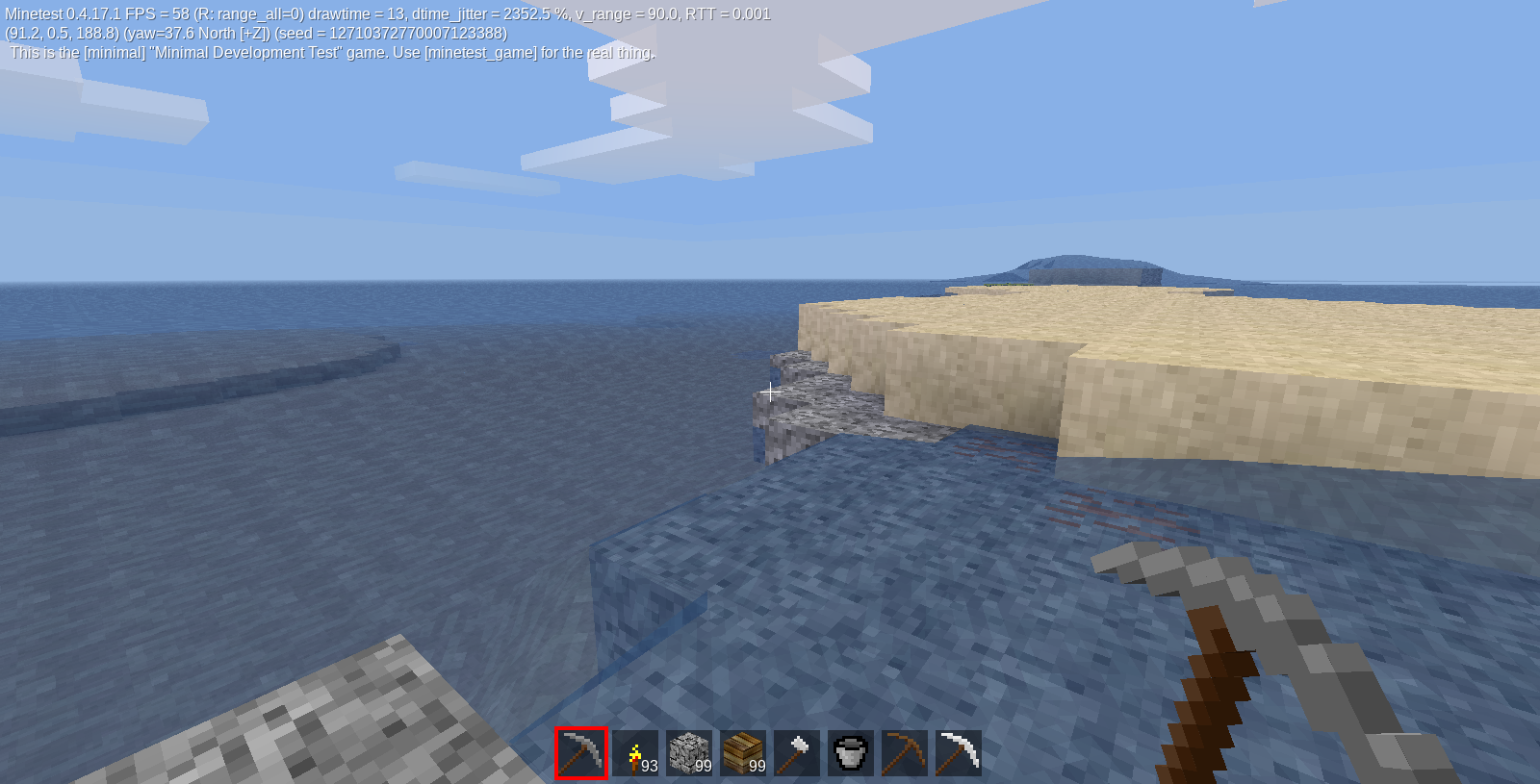This screenshot has height=784, width=1540.
Task: Choose the torch stack in the hotbar
Action: 635,753
